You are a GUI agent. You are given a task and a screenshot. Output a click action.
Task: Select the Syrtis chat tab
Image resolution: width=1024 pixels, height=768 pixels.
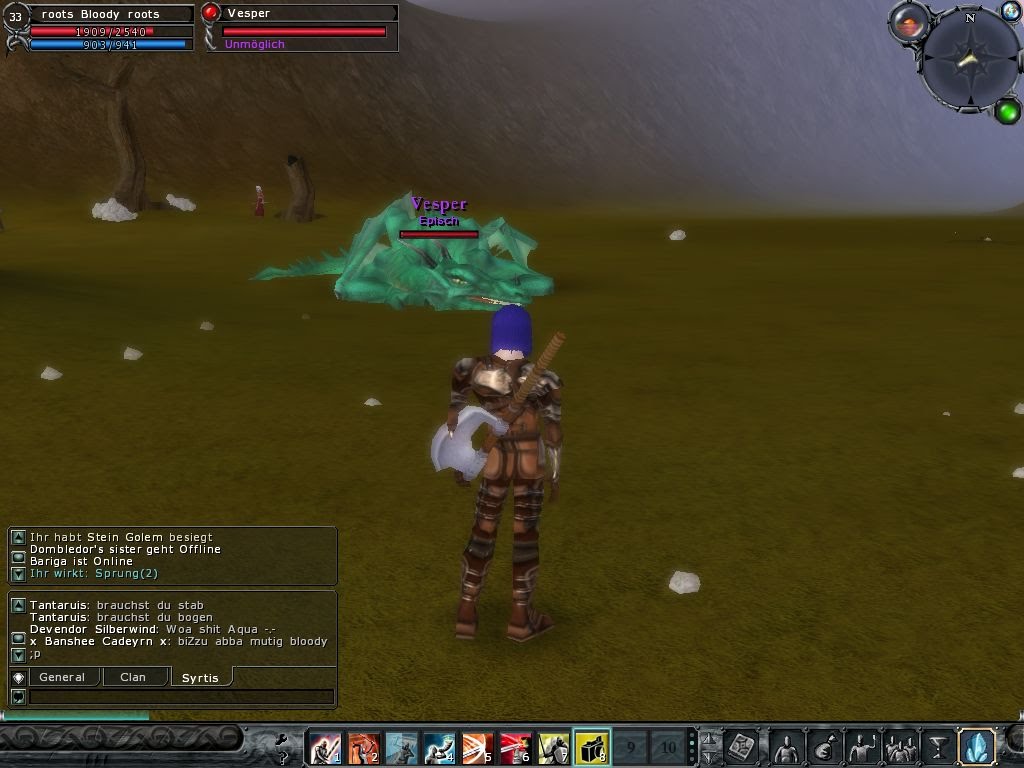(200, 678)
